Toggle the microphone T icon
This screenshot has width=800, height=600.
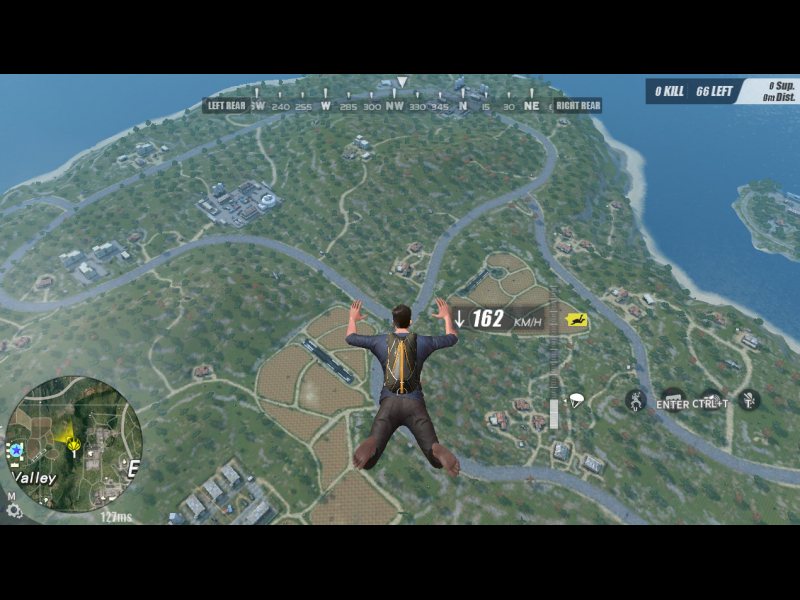click(x=749, y=400)
